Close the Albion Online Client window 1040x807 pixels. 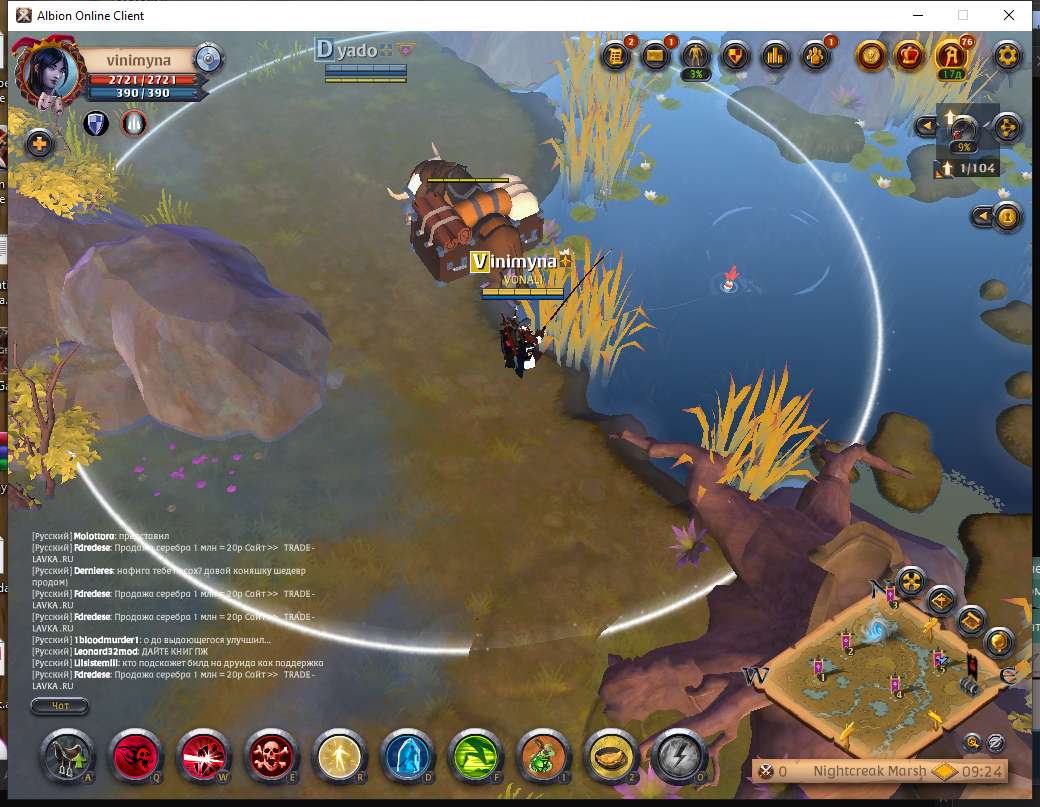(1009, 15)
